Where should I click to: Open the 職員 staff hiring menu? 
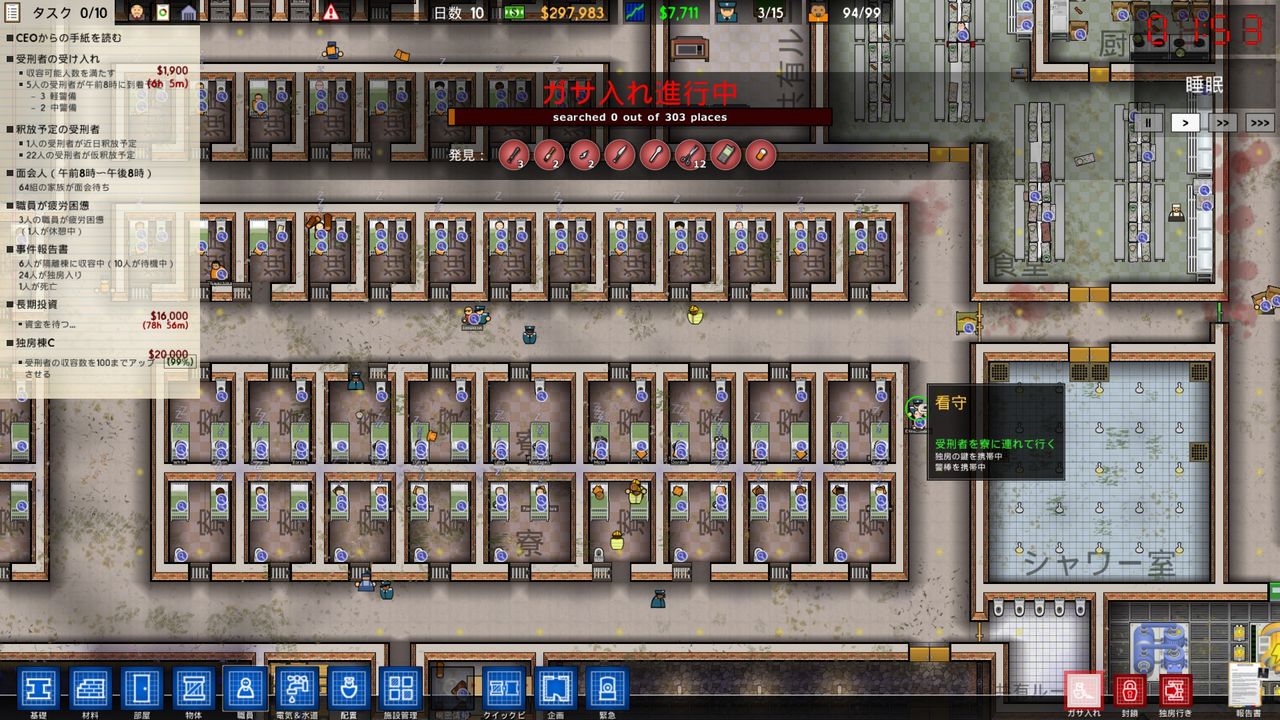tap(245, 688)
